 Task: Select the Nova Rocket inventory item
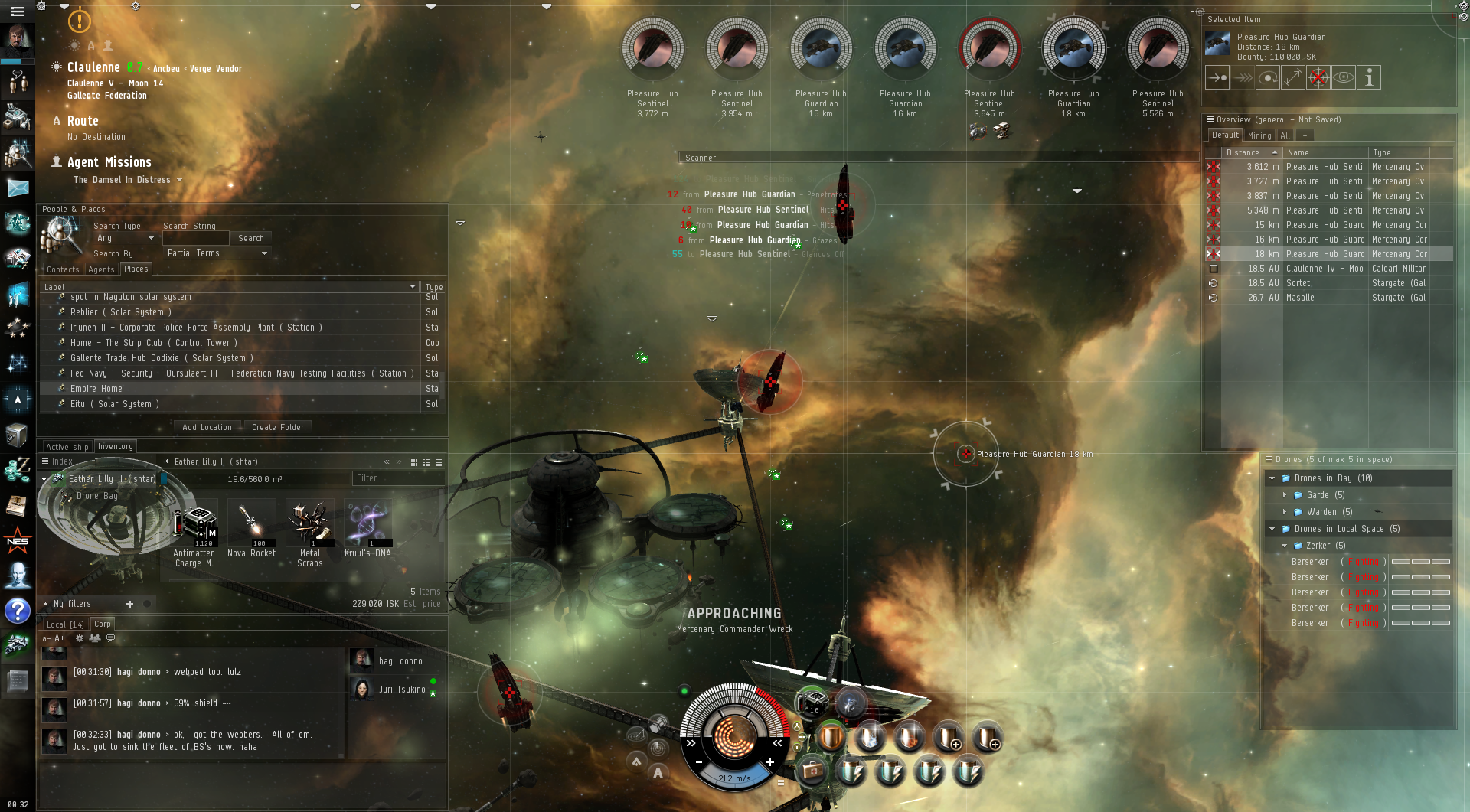coord(252,530)
